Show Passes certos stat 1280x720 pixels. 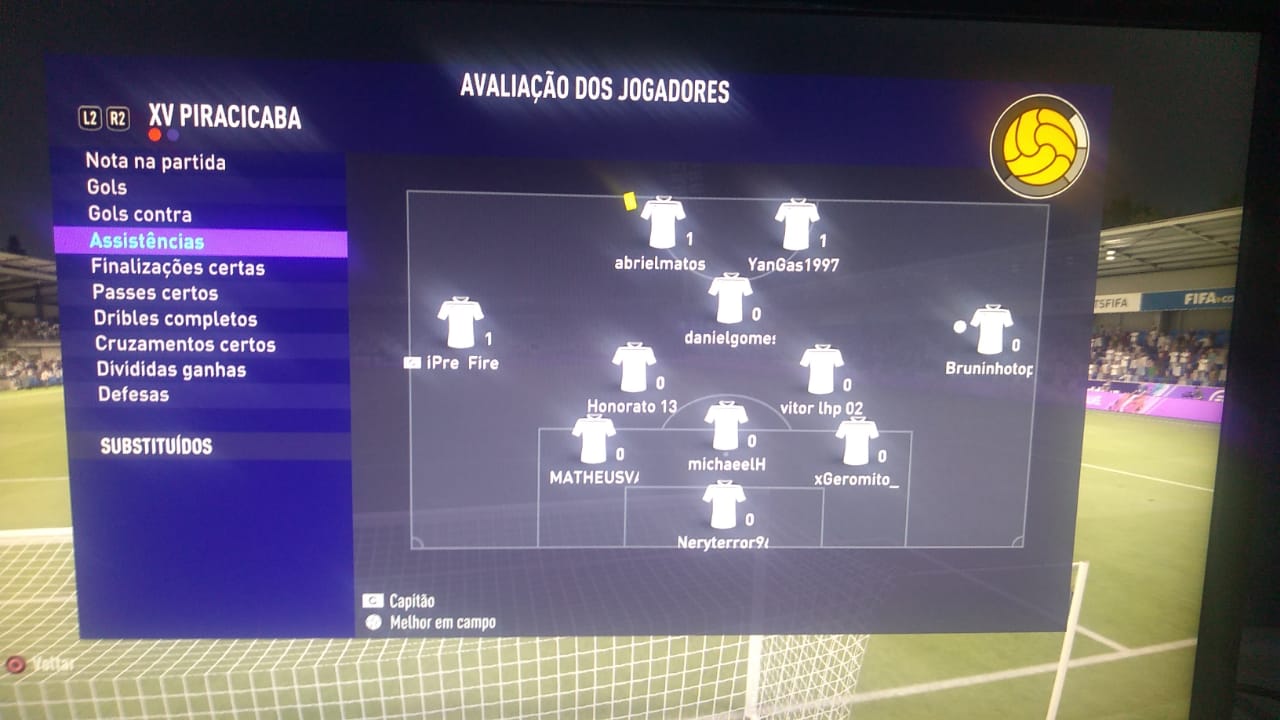point(155,293)
